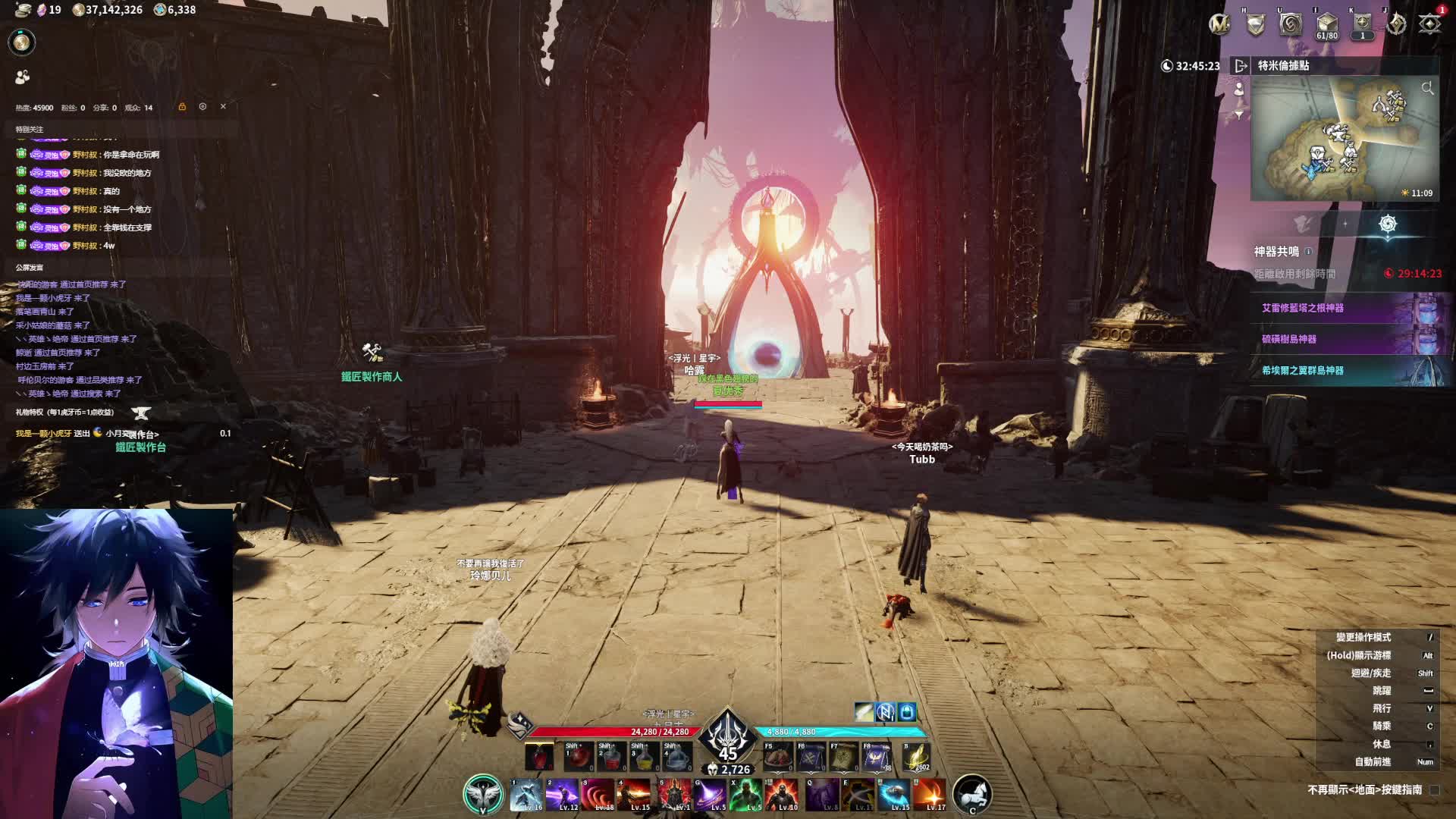The width and height of the screenshot is (1456, 819).
Task: Summon the horse mount icon
Action: tap(971, 794)
